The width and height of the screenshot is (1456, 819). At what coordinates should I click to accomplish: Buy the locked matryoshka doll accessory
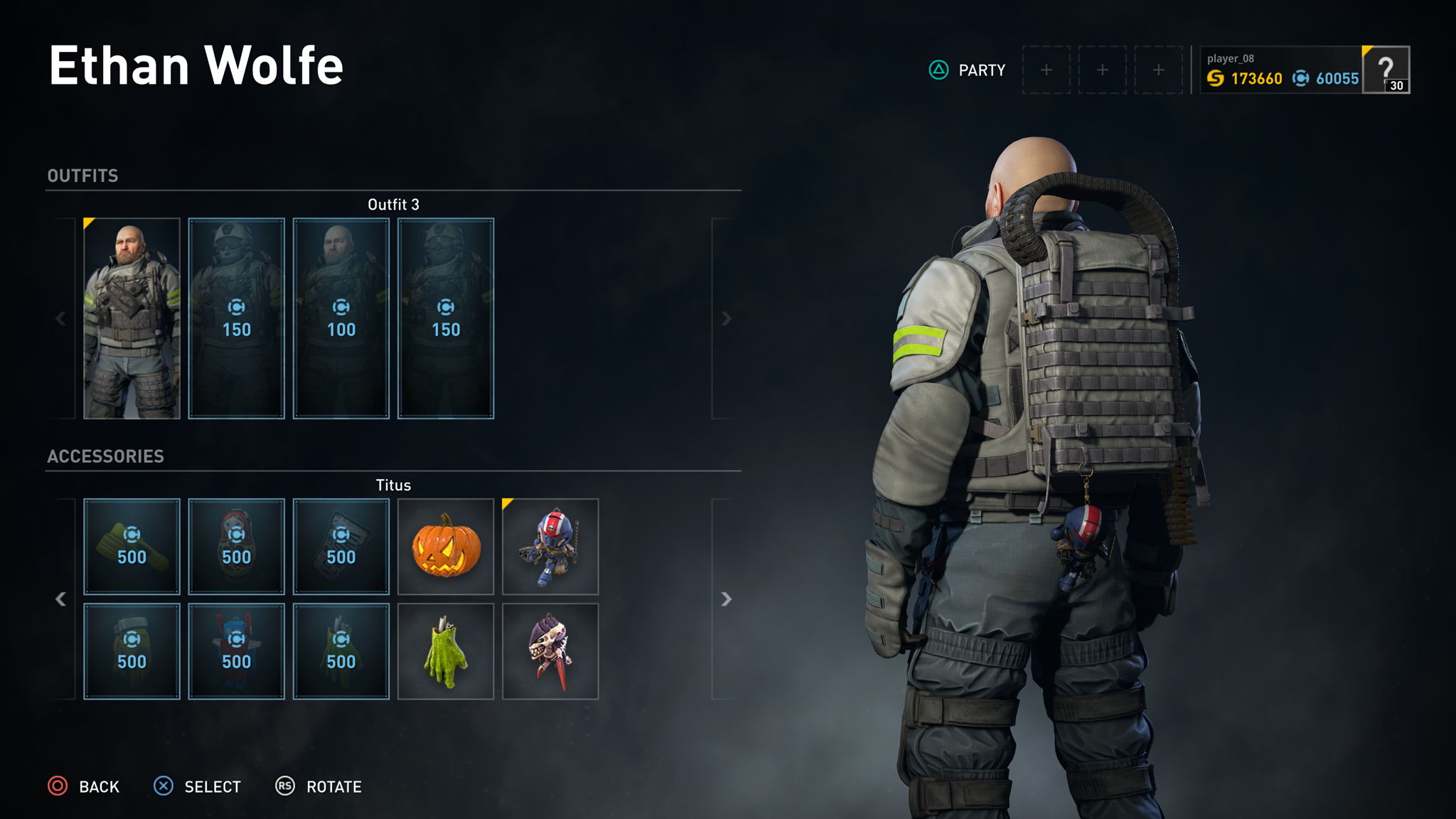(237, 547)
